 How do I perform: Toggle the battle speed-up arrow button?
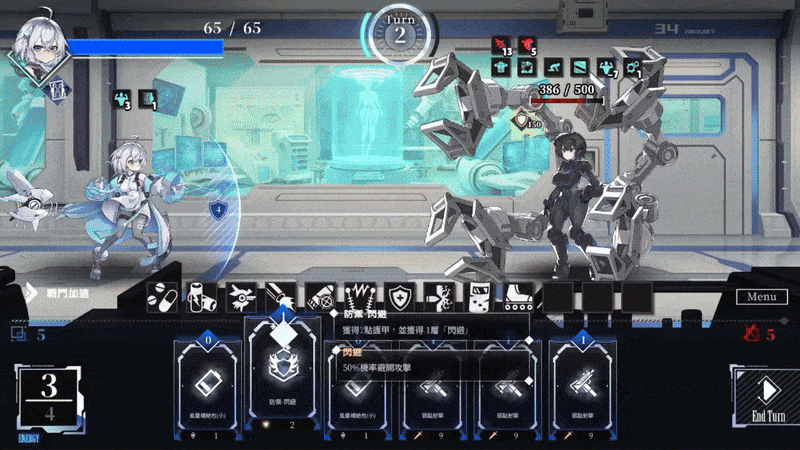click(30, 294)
